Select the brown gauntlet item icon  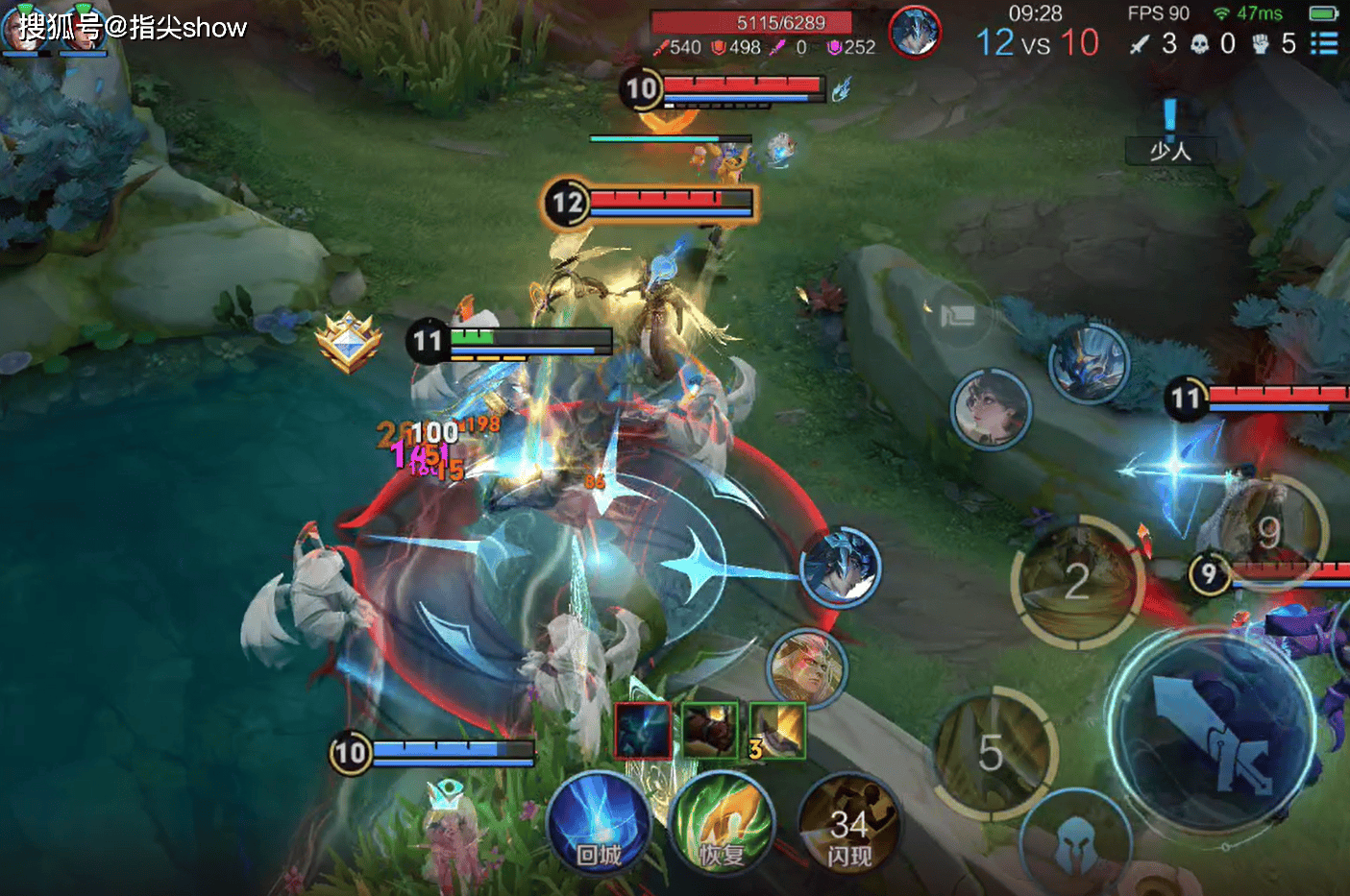710,730
